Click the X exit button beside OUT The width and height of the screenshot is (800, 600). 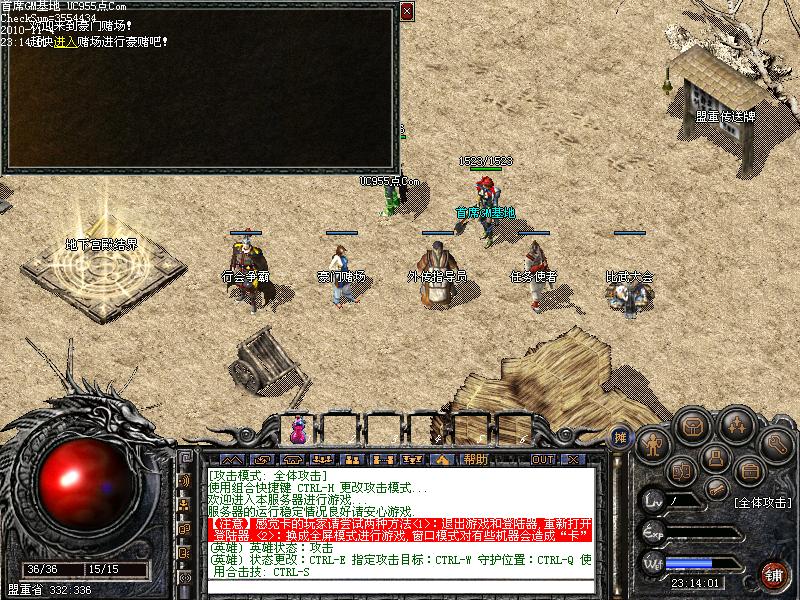572,459
